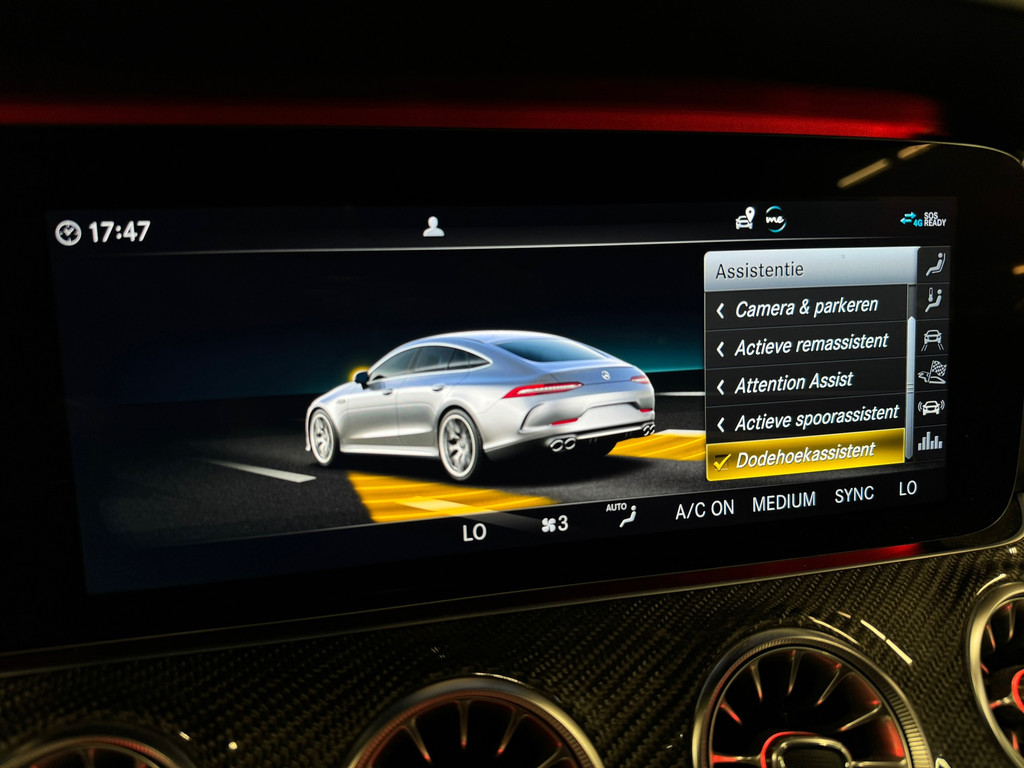Select the car on road assistance tab
Screen dimensions: 1024x768
[932, 337]
